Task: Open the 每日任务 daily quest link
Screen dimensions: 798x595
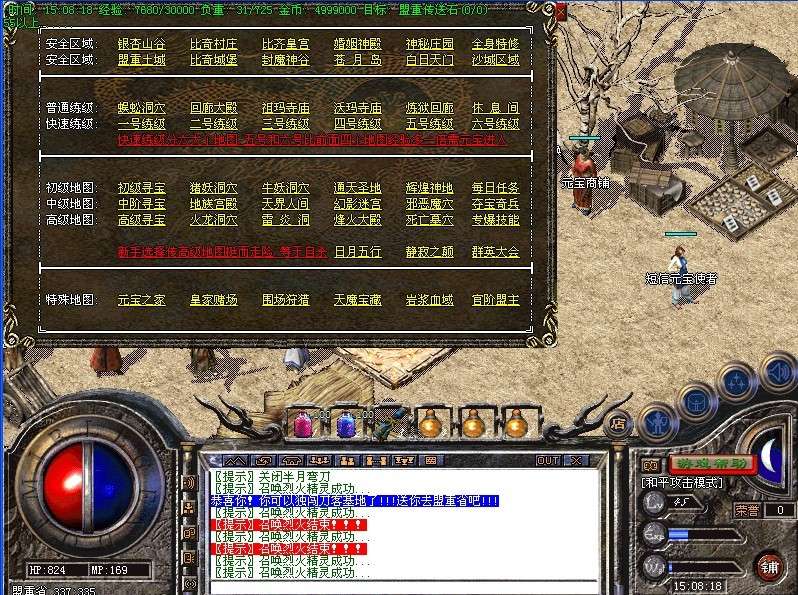Action: coord(496,188)
